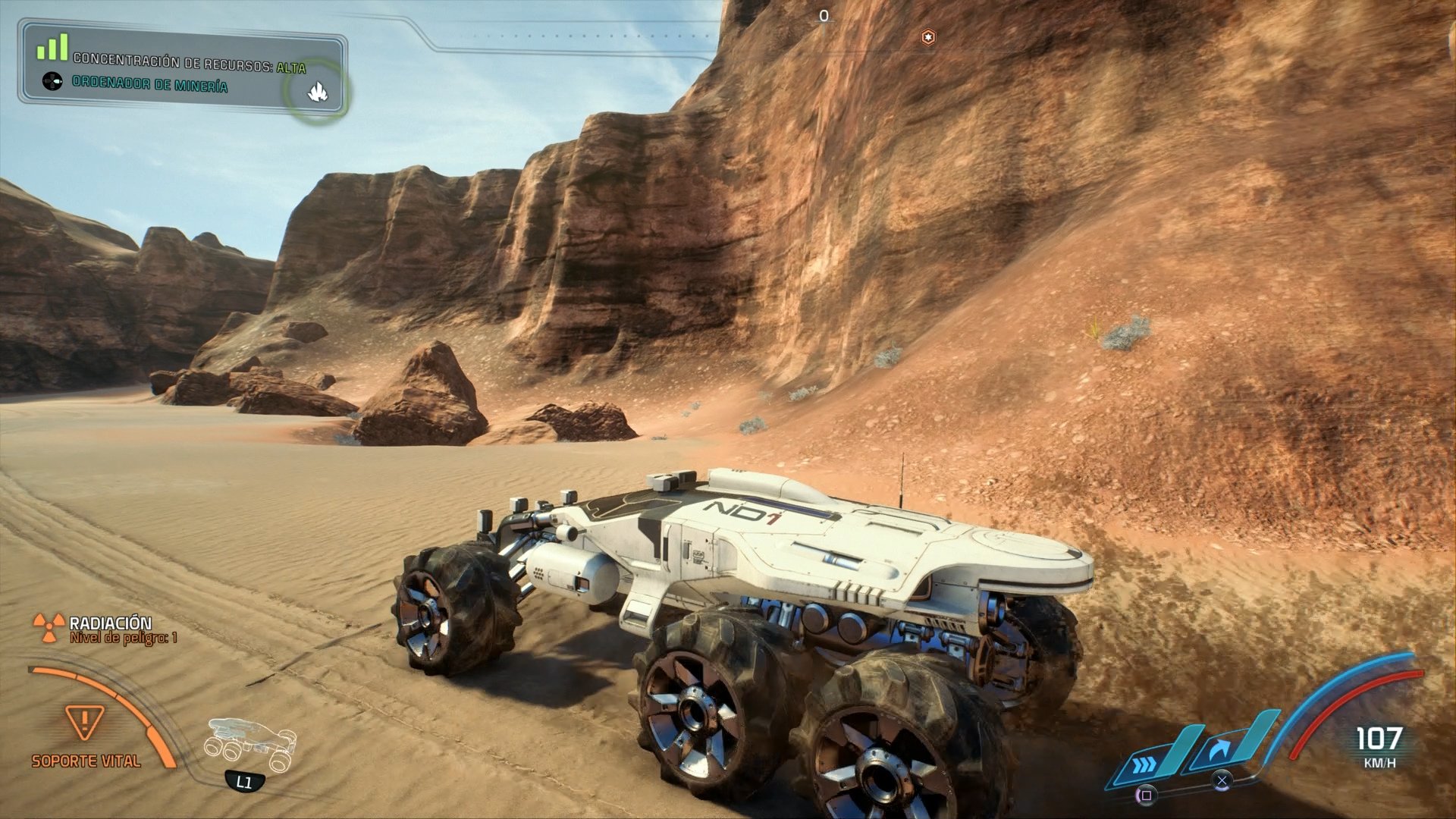Select the mining computer icon
This screenshot has height=819, width=1456.
click(x=53, y=83)
